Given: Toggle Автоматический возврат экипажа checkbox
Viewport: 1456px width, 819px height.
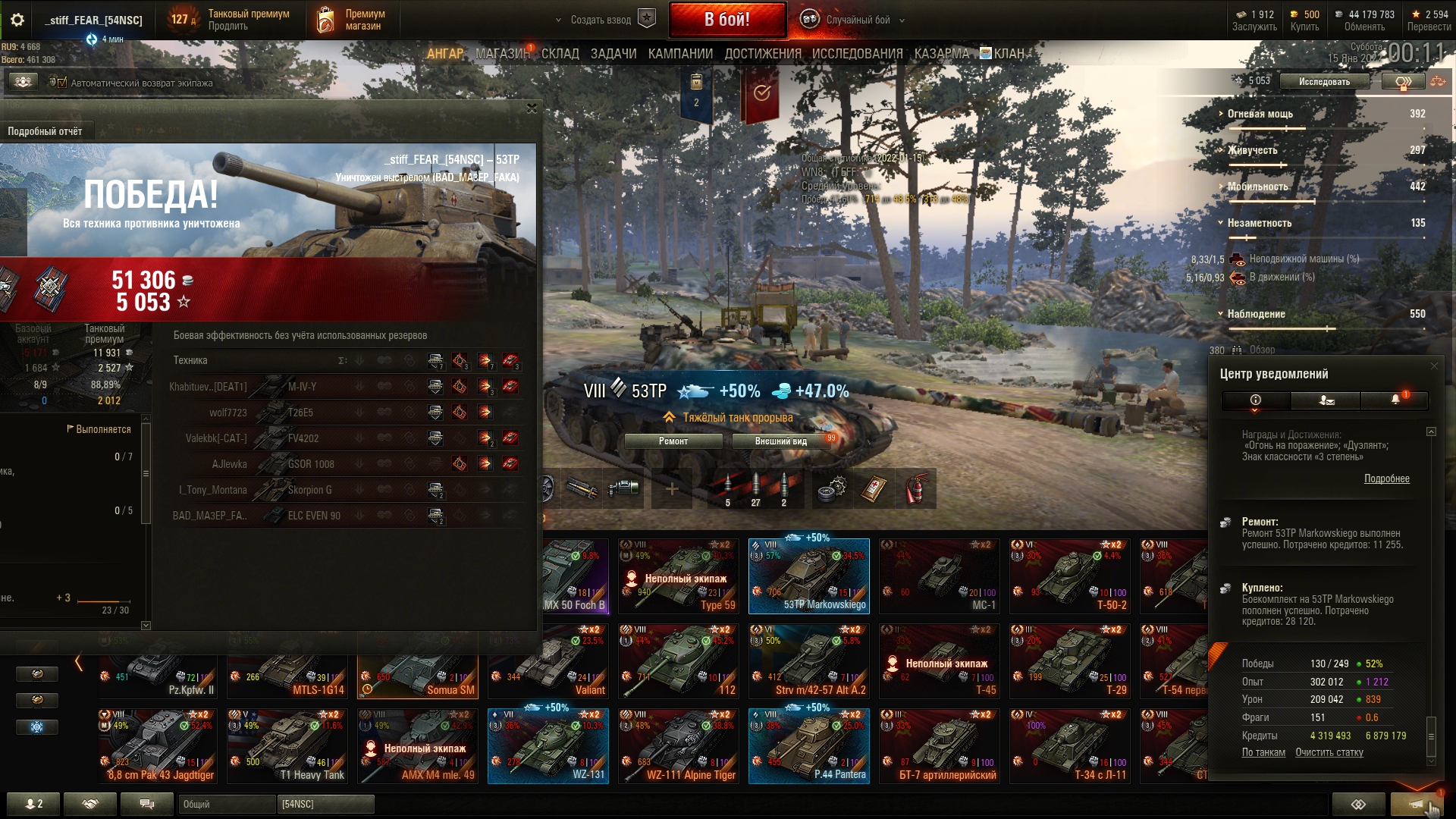Looking at the screenshot, I should click(62, 83).
